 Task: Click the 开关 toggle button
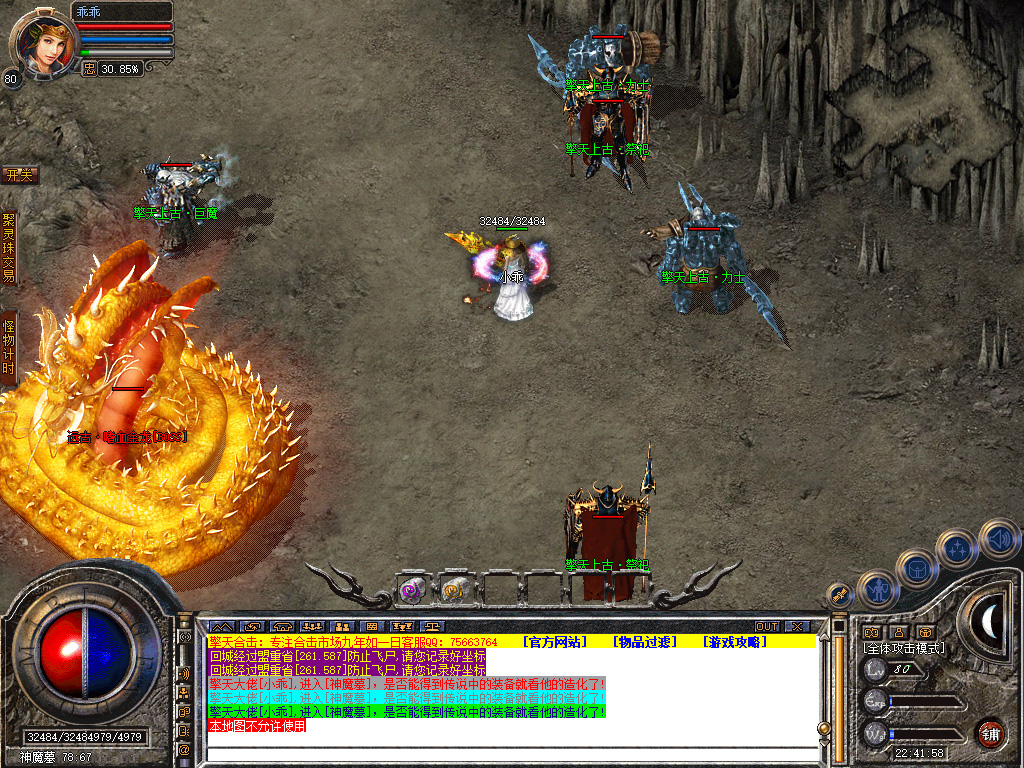pos(19,176)
